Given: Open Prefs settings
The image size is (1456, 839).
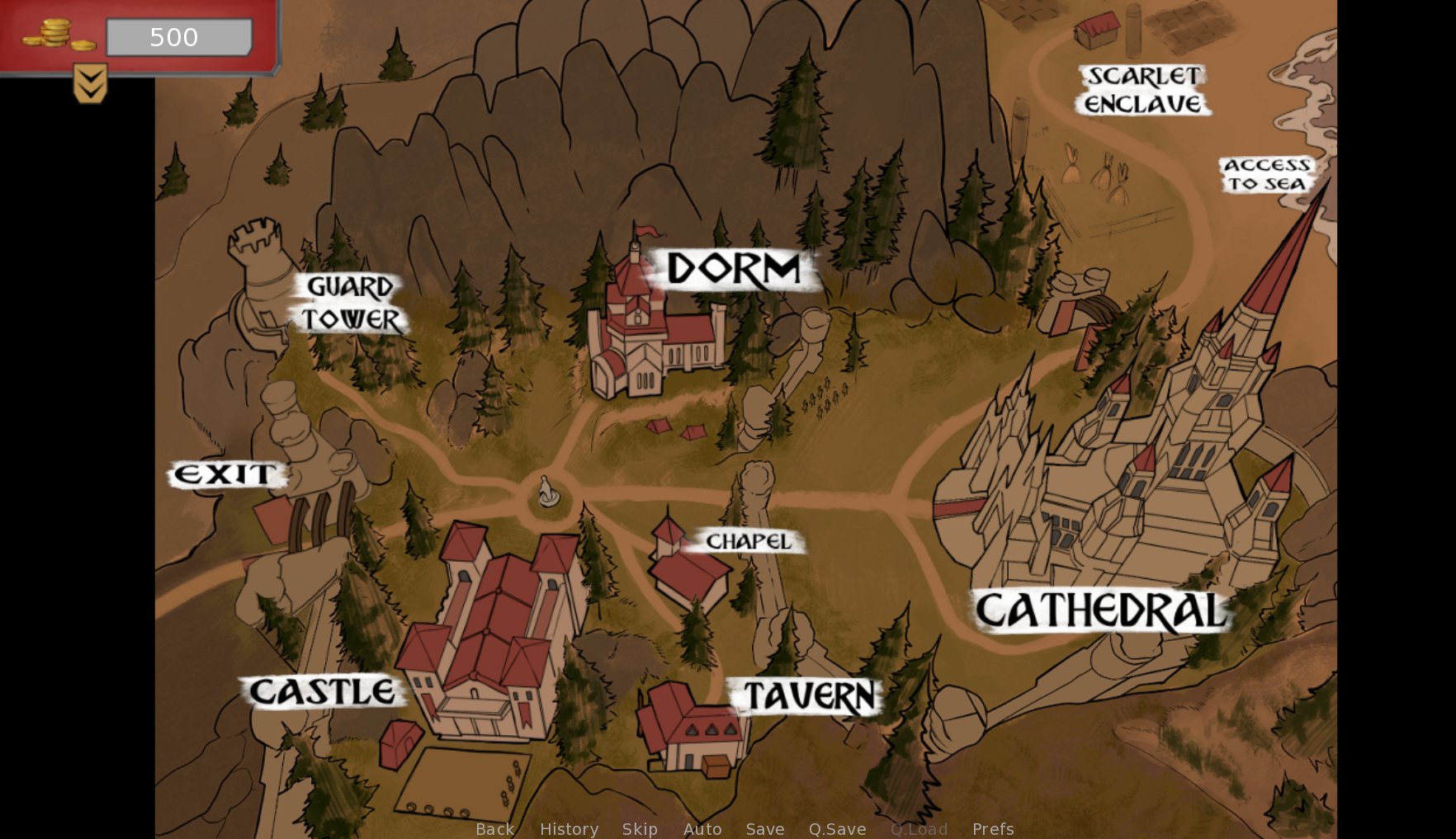Looking at the screenshot, I should click(x=993, y=828).
